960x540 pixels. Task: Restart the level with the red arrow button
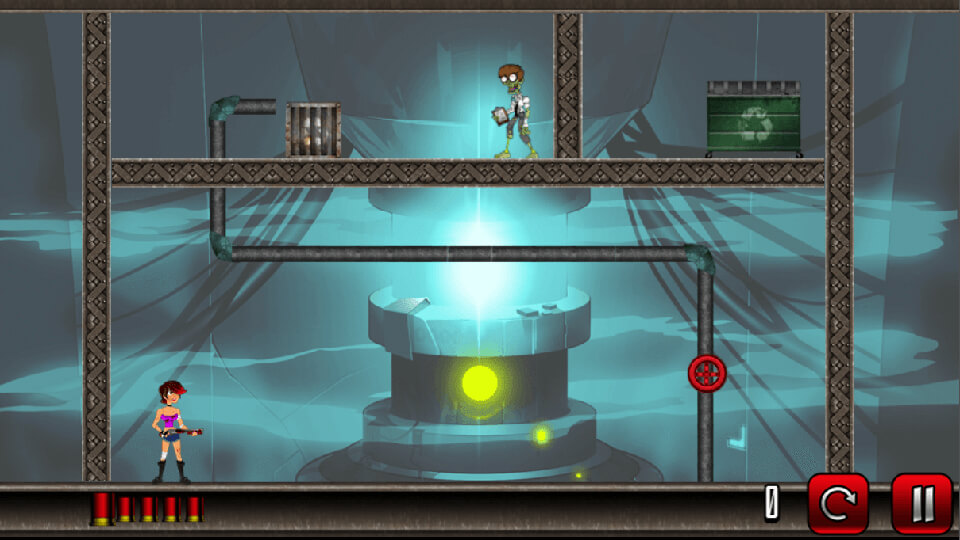click(x=838, y=503)
